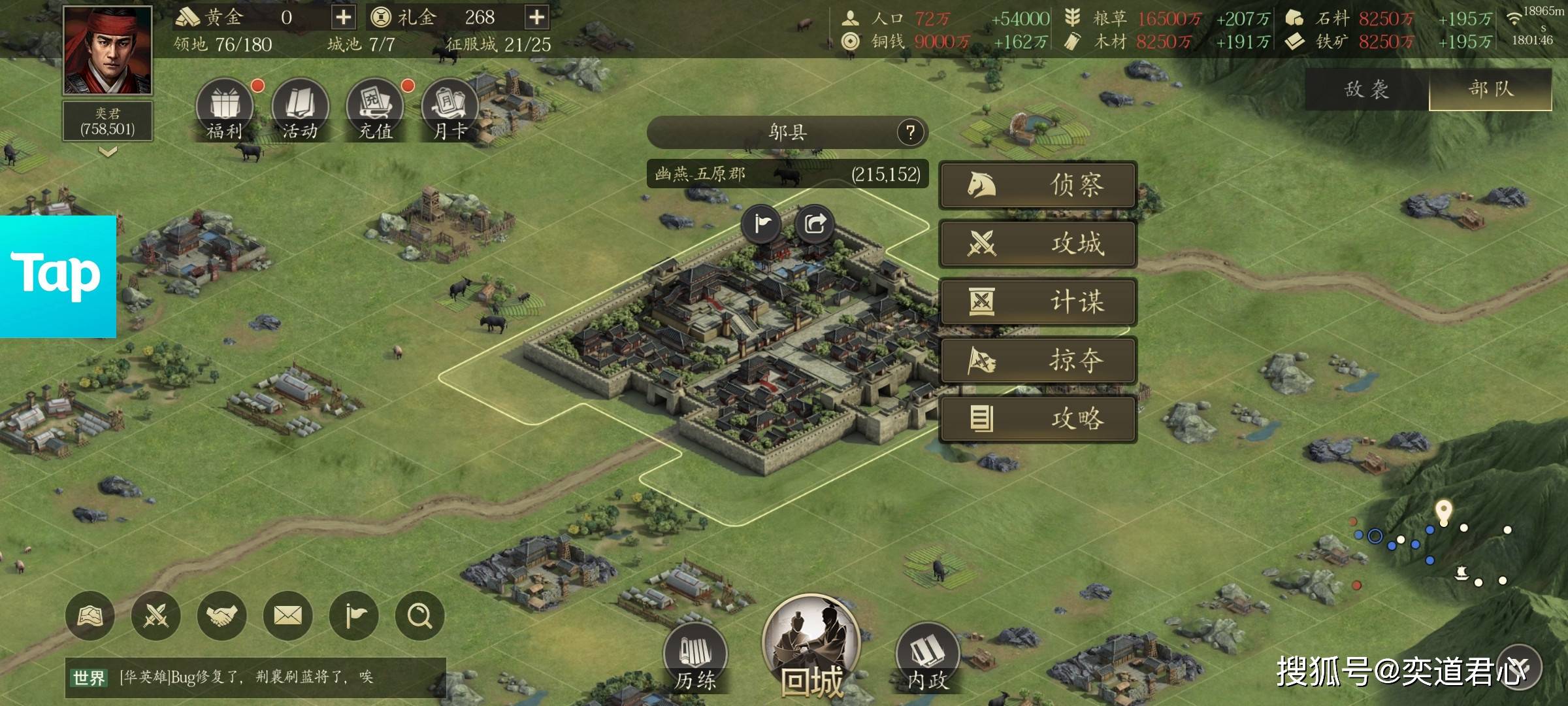Image resolution: width=1568 pixels, height=706 pixels.
Task: Choose the 掠夺 plunder action
Action: click(1037, 360)
